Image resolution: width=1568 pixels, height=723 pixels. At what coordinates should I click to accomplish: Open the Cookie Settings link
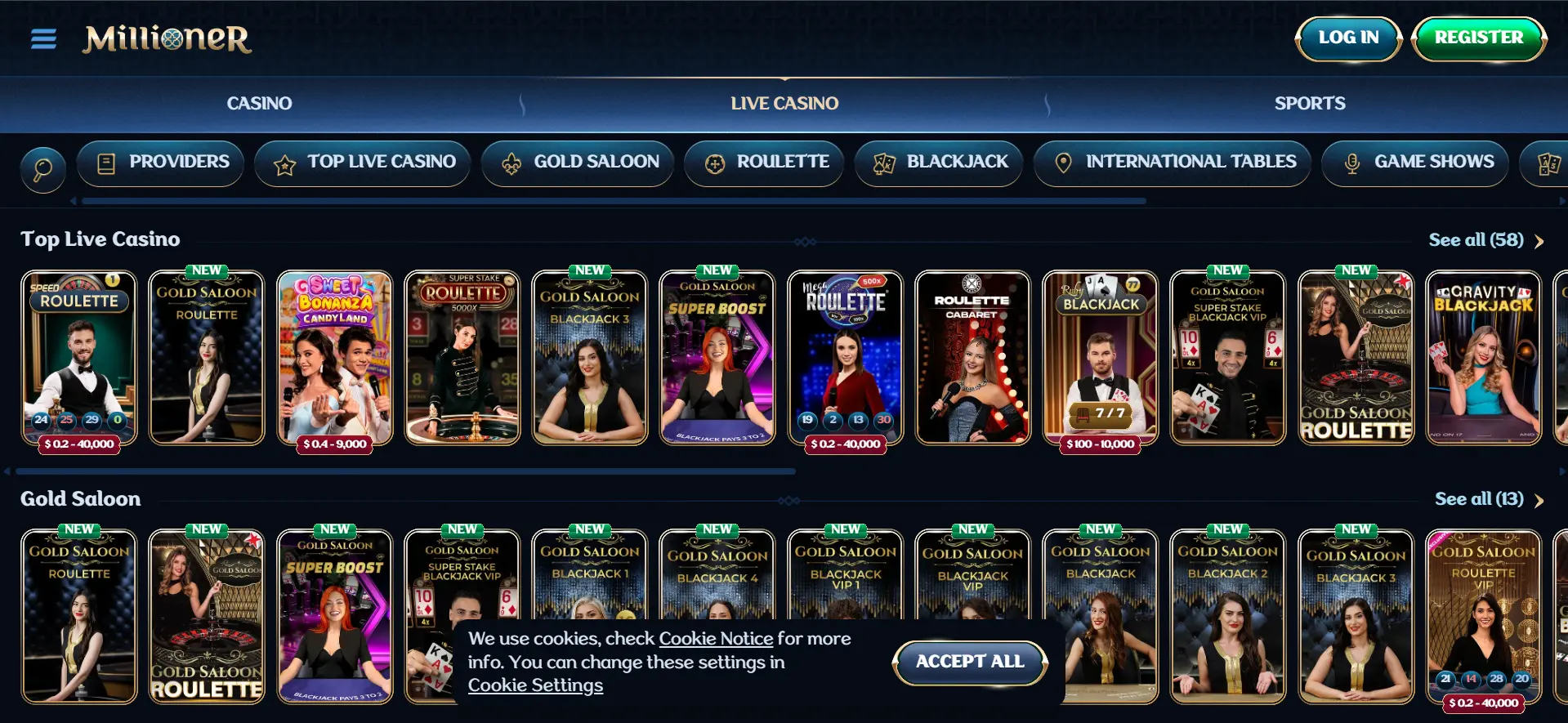point(535,685)
